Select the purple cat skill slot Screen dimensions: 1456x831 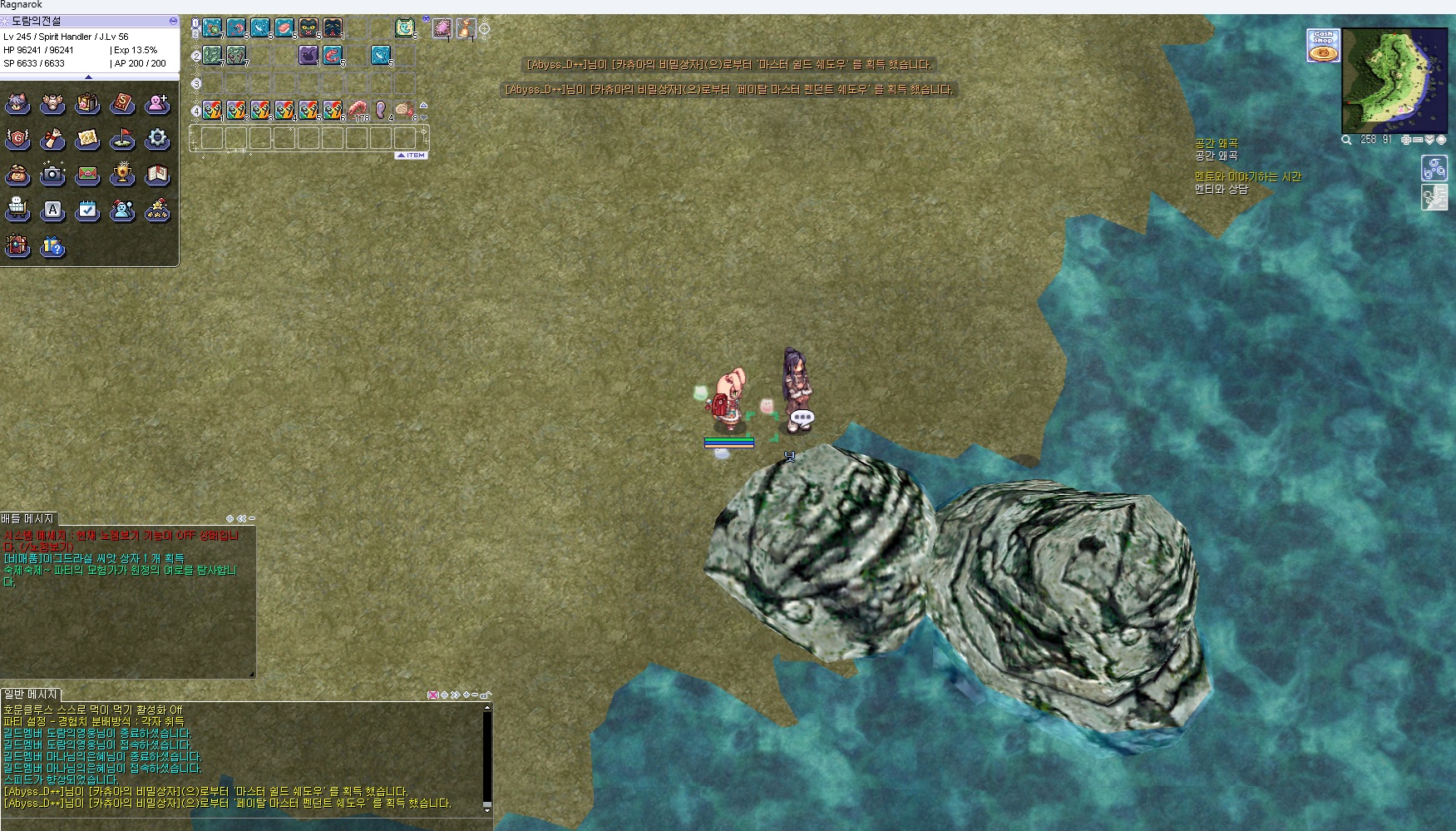point(308,55)
